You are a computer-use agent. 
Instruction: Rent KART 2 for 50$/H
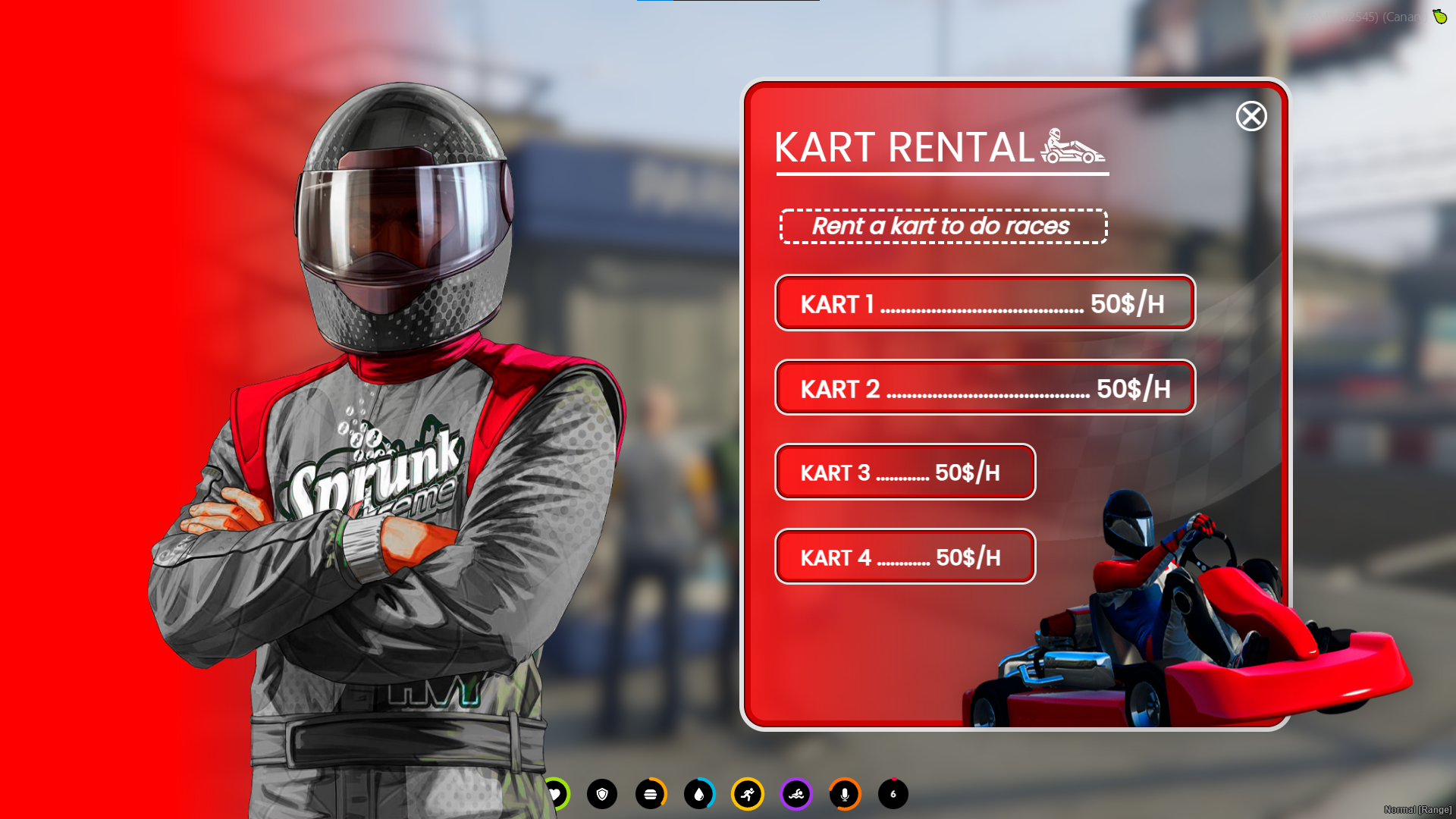(984, 388)
